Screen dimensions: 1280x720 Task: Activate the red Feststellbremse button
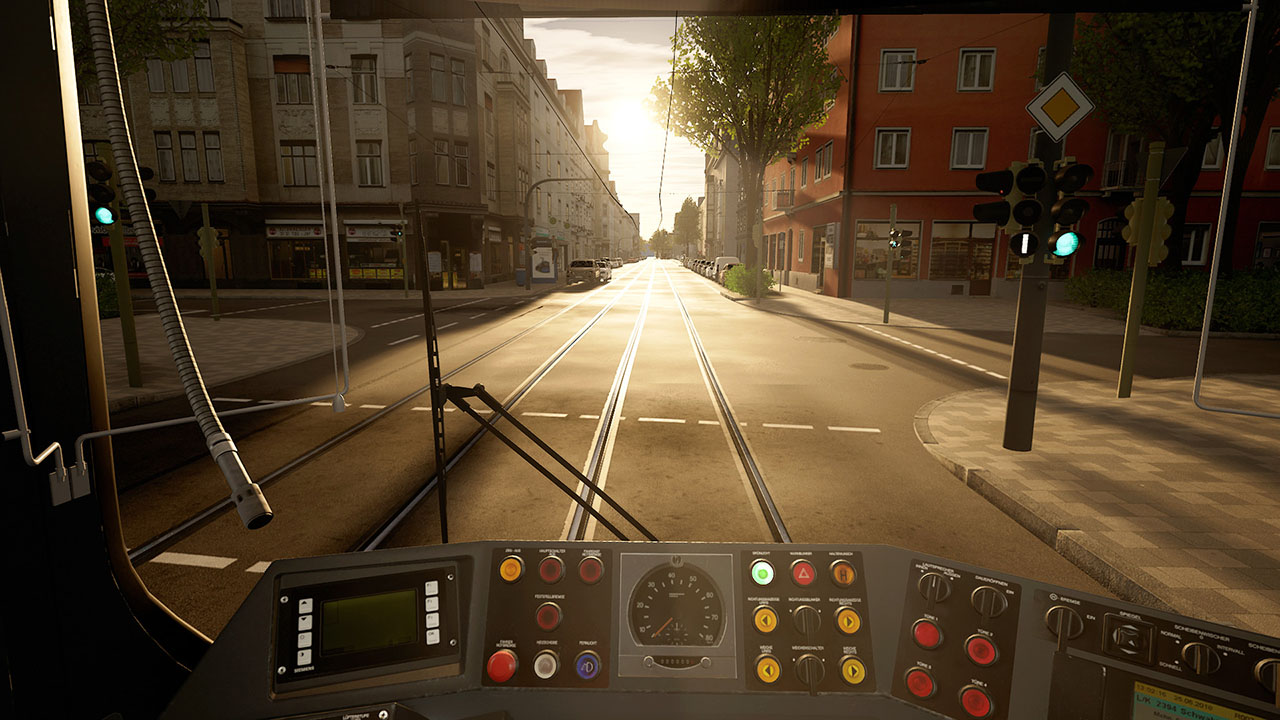(x=548, y=615)
